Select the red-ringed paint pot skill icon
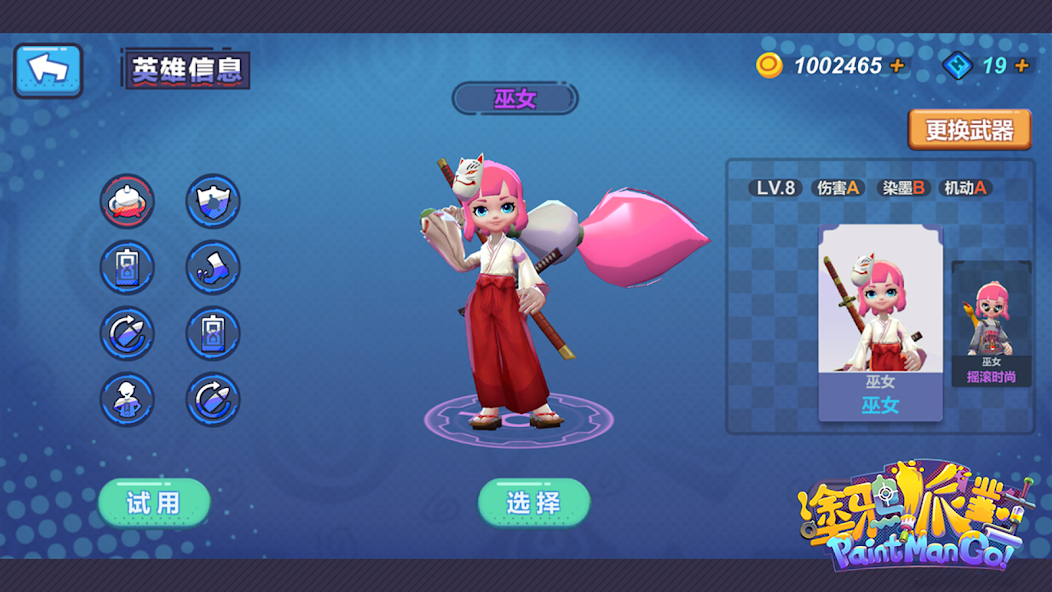This screenshot has height=592, width=1052. pyautogui.click(x=127, y=202)
